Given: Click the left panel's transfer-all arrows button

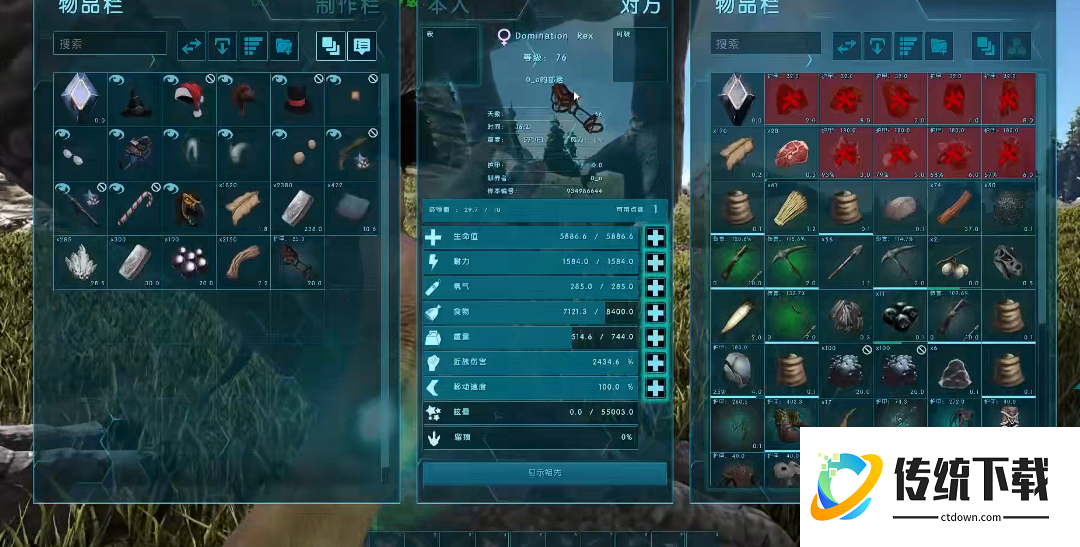Looking at the screenshot, I should pyautogui.click(x=191, y=45).
